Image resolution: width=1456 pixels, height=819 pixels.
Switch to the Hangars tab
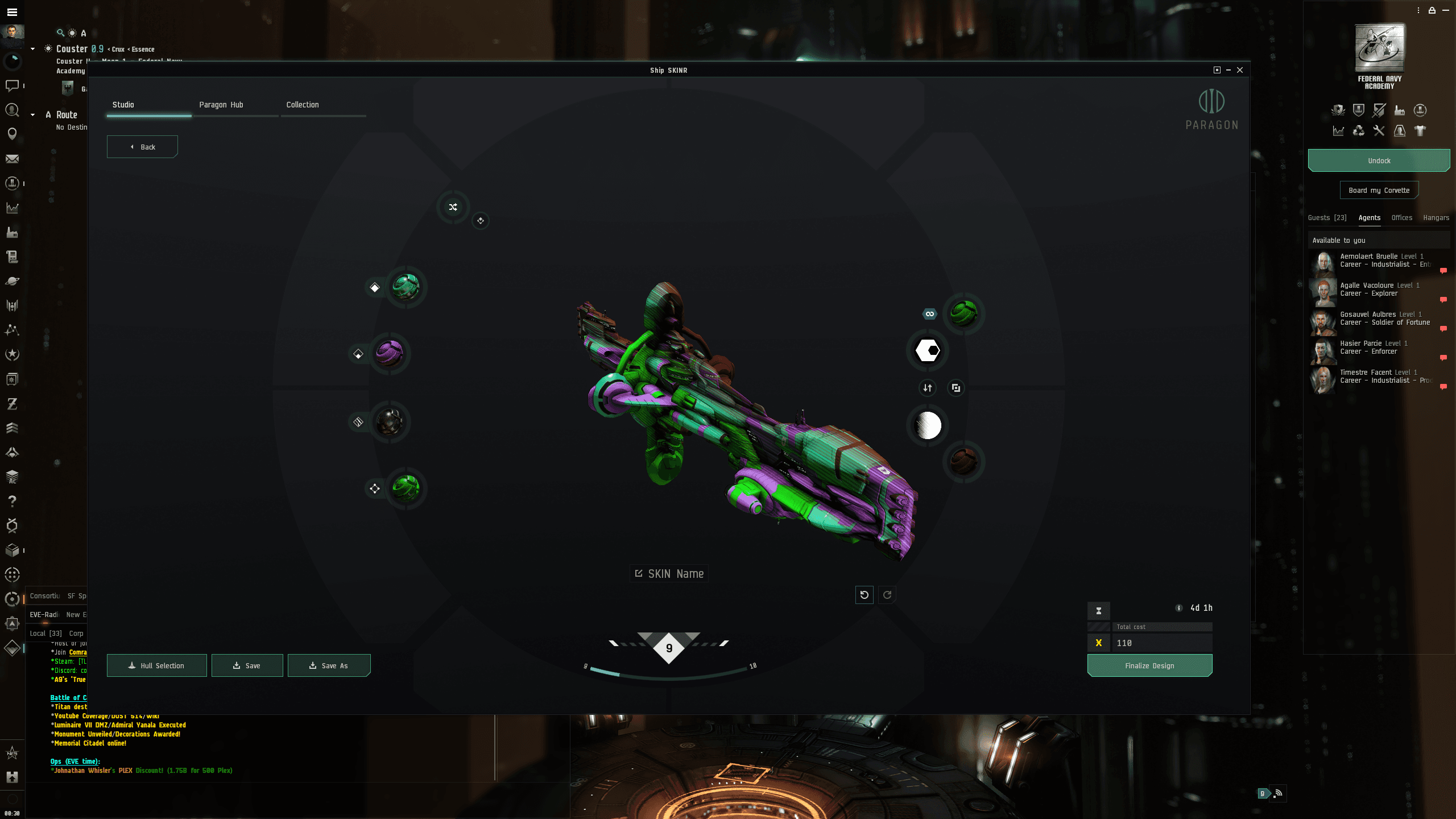1436,218
